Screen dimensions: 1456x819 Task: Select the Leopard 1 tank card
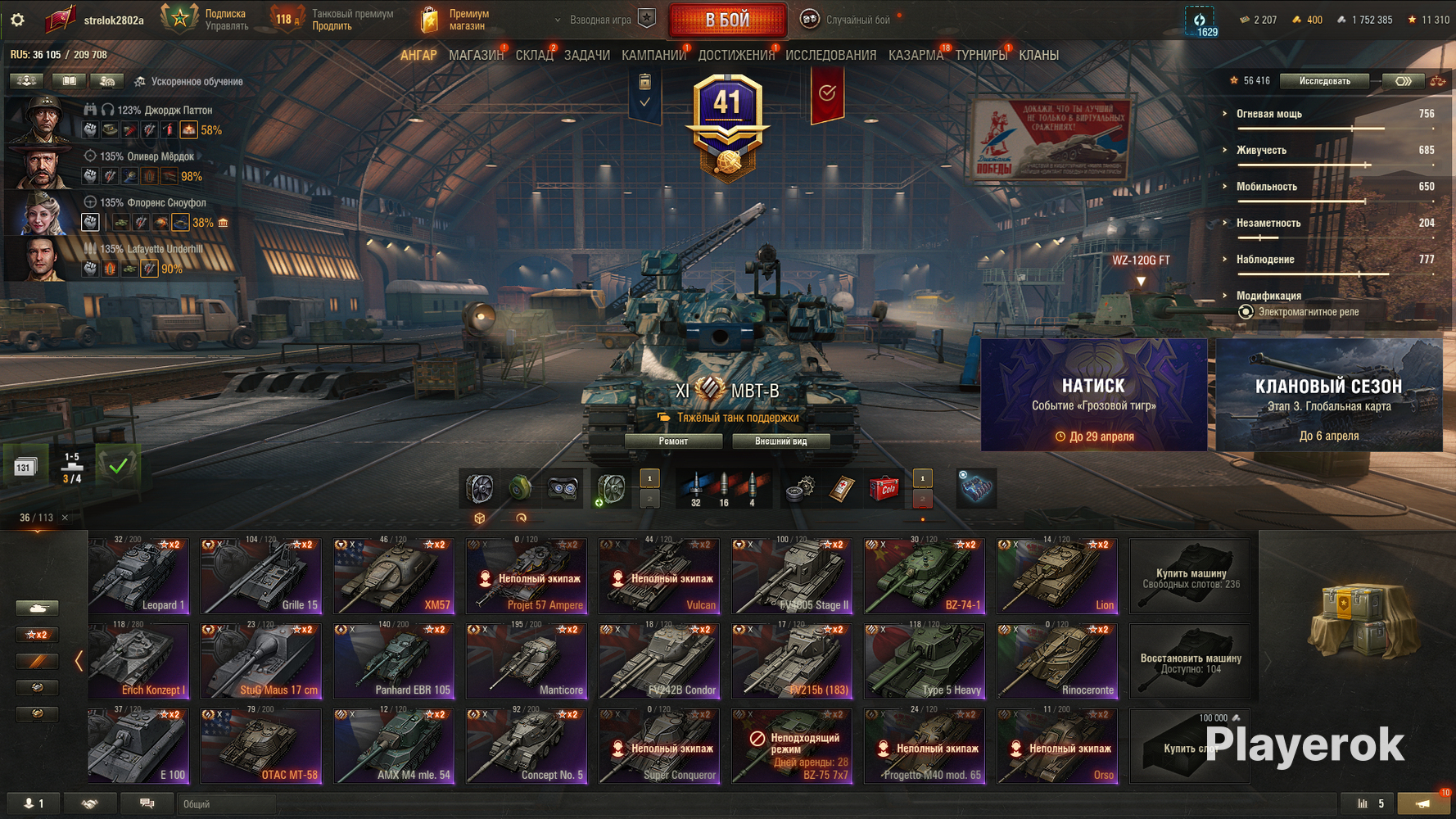[139, 575]
